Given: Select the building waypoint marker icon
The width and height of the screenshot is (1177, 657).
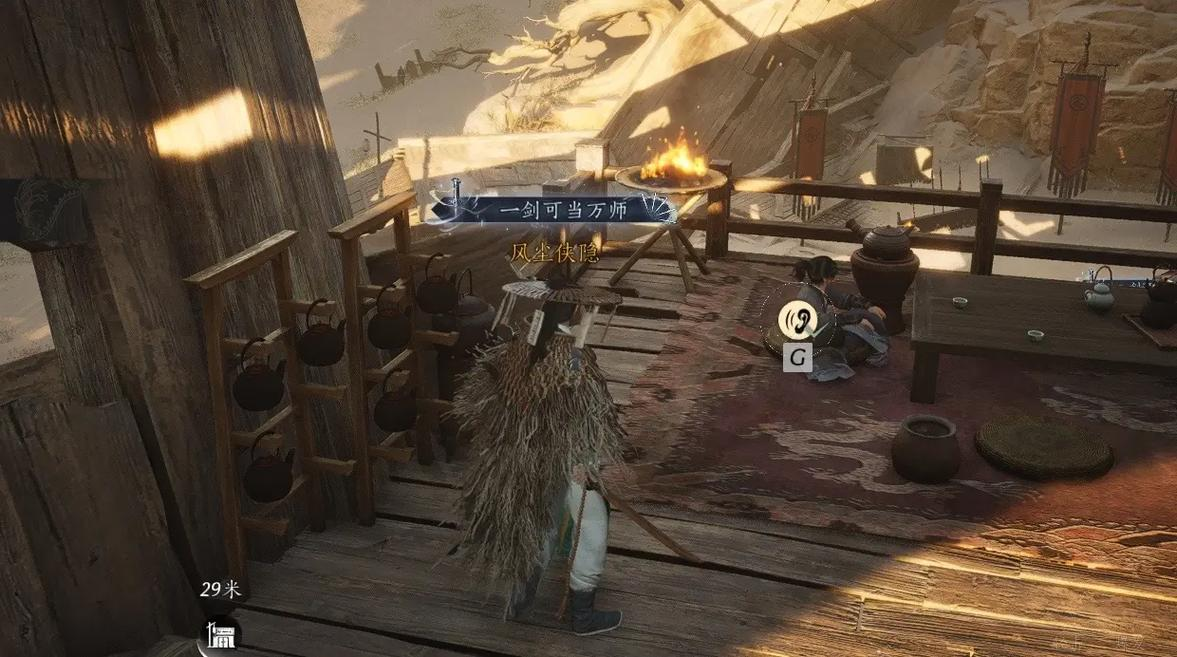Looking at the screenshot, I should pyautogui.click(x=219, y=634).
